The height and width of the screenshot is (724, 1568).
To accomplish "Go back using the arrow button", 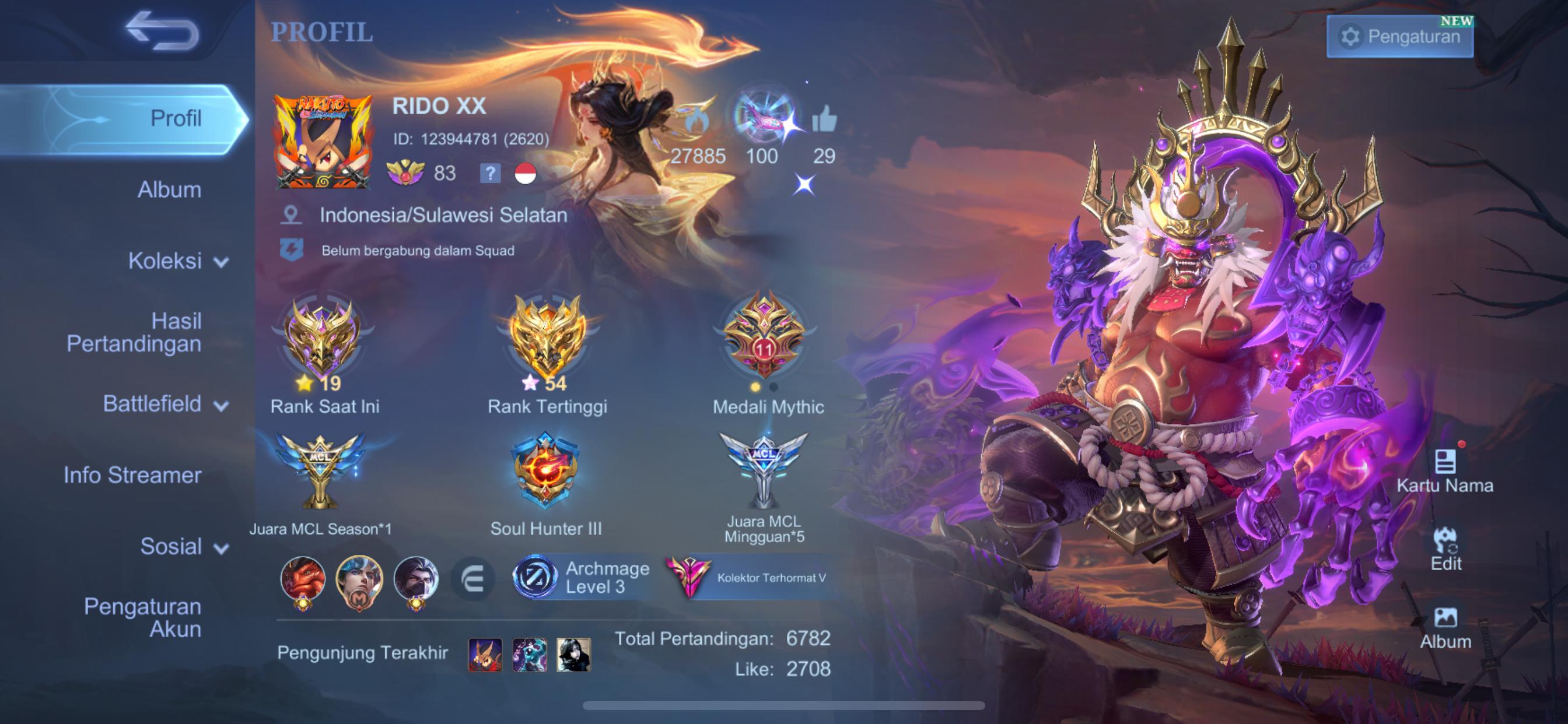I will [162, 30].
